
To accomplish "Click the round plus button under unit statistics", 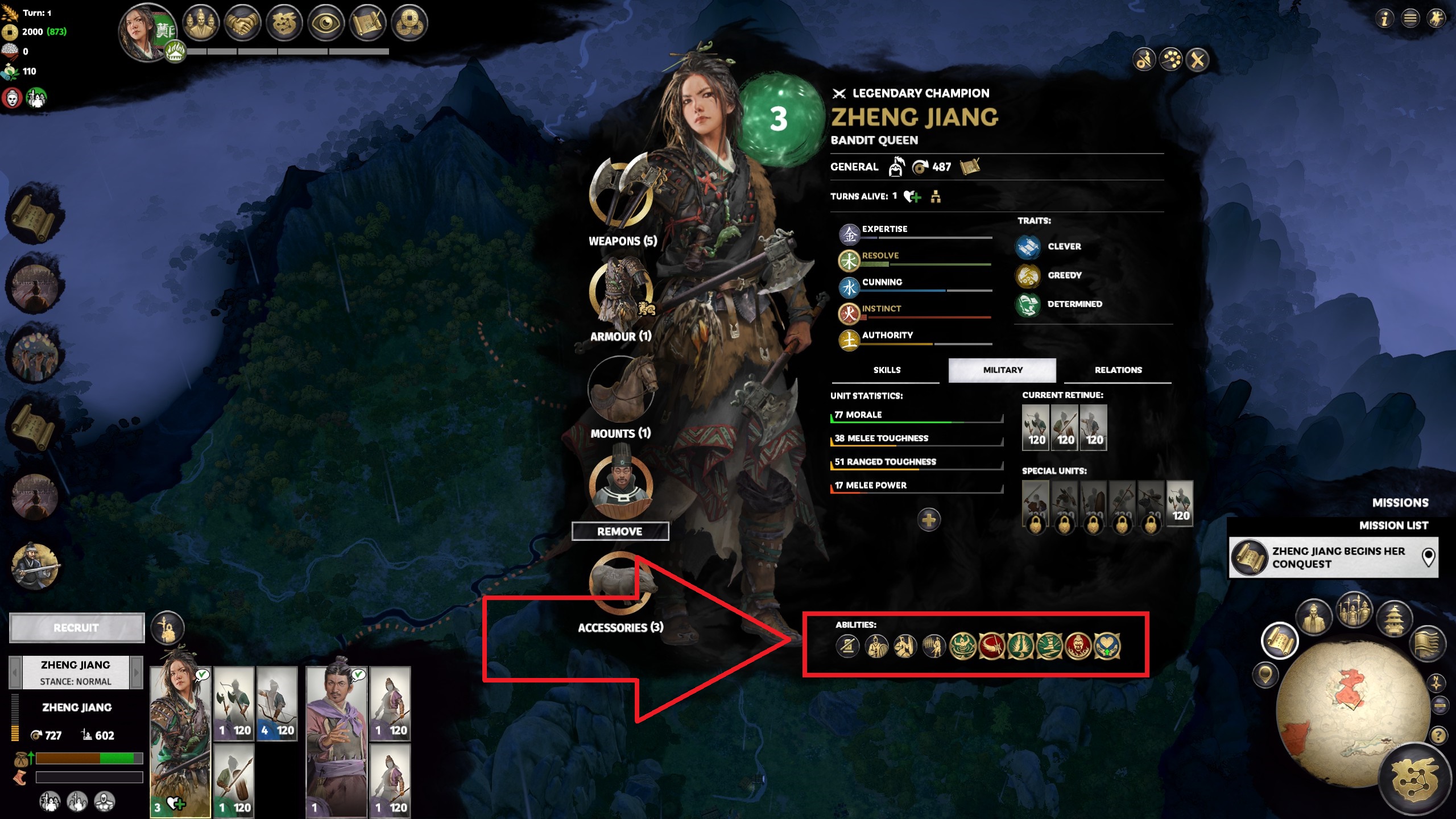I will click(x=928, y=519).
